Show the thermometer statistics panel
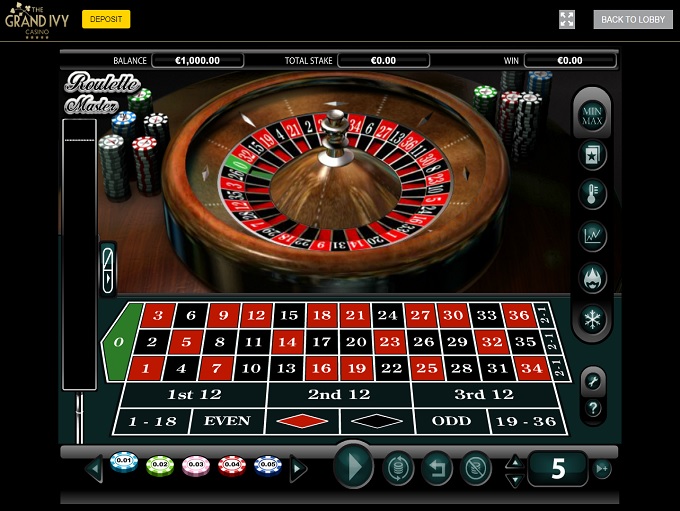680x511 pixels. click(x=593, y=193)
